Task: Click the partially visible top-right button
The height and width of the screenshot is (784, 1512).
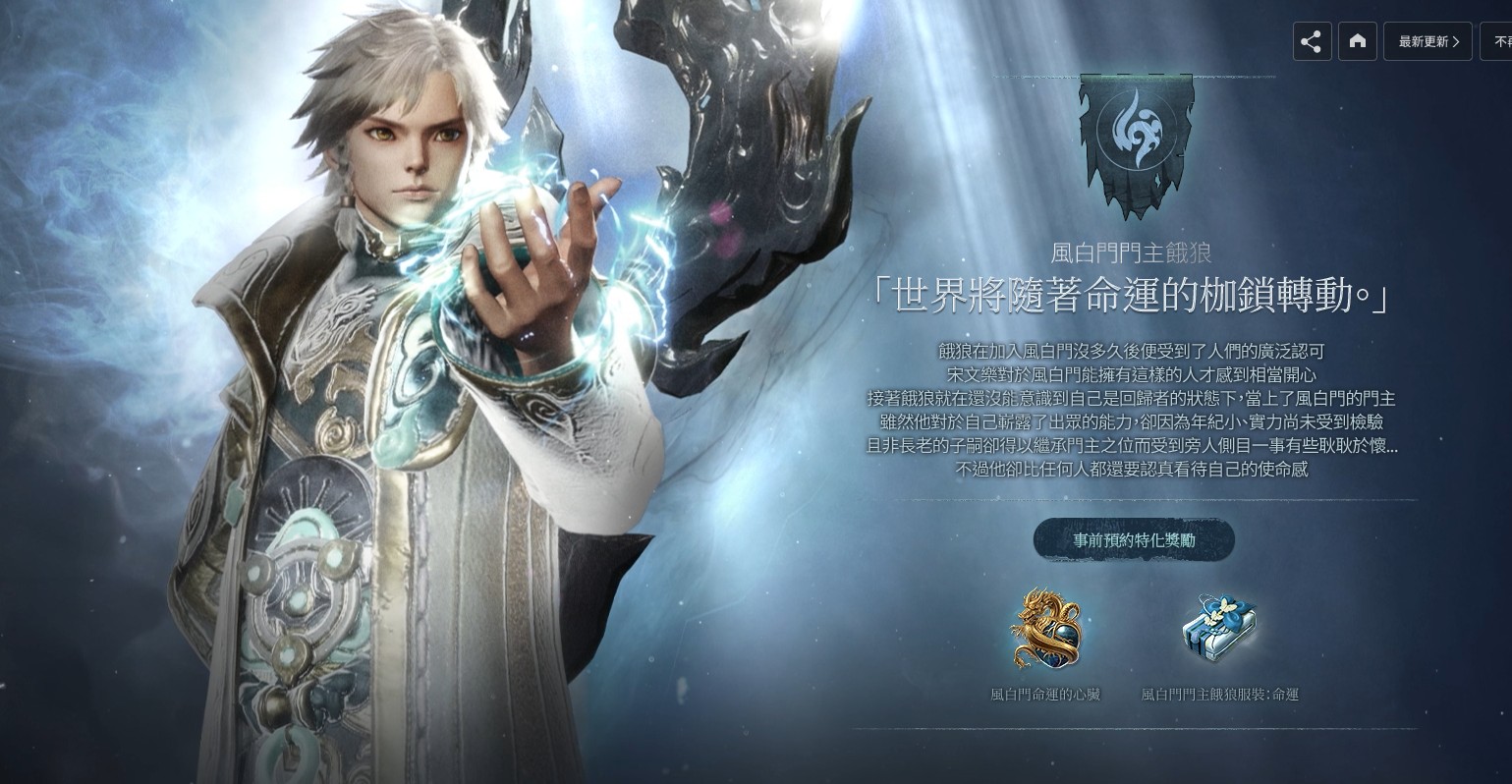Action: coord(1498,41)
